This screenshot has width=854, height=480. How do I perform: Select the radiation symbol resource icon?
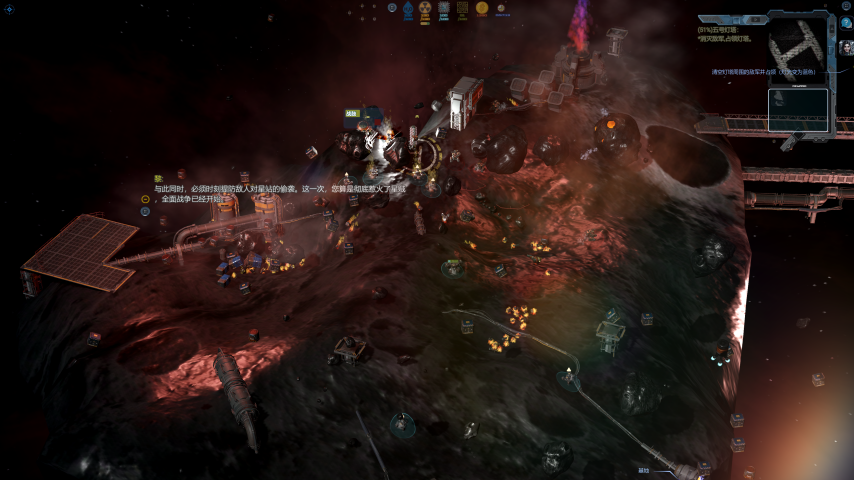(425, 10)
